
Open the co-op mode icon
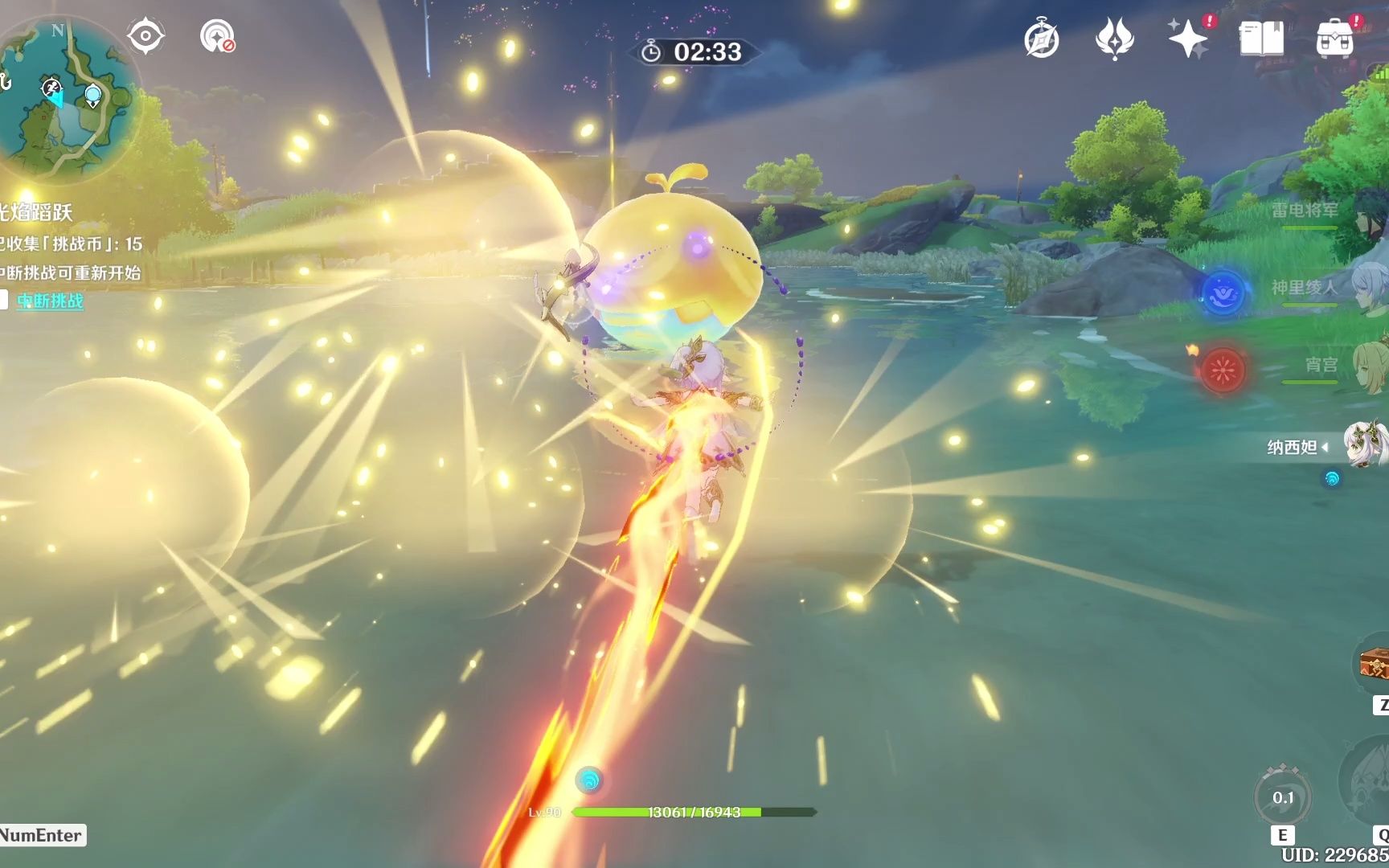[x=217, y=37]
